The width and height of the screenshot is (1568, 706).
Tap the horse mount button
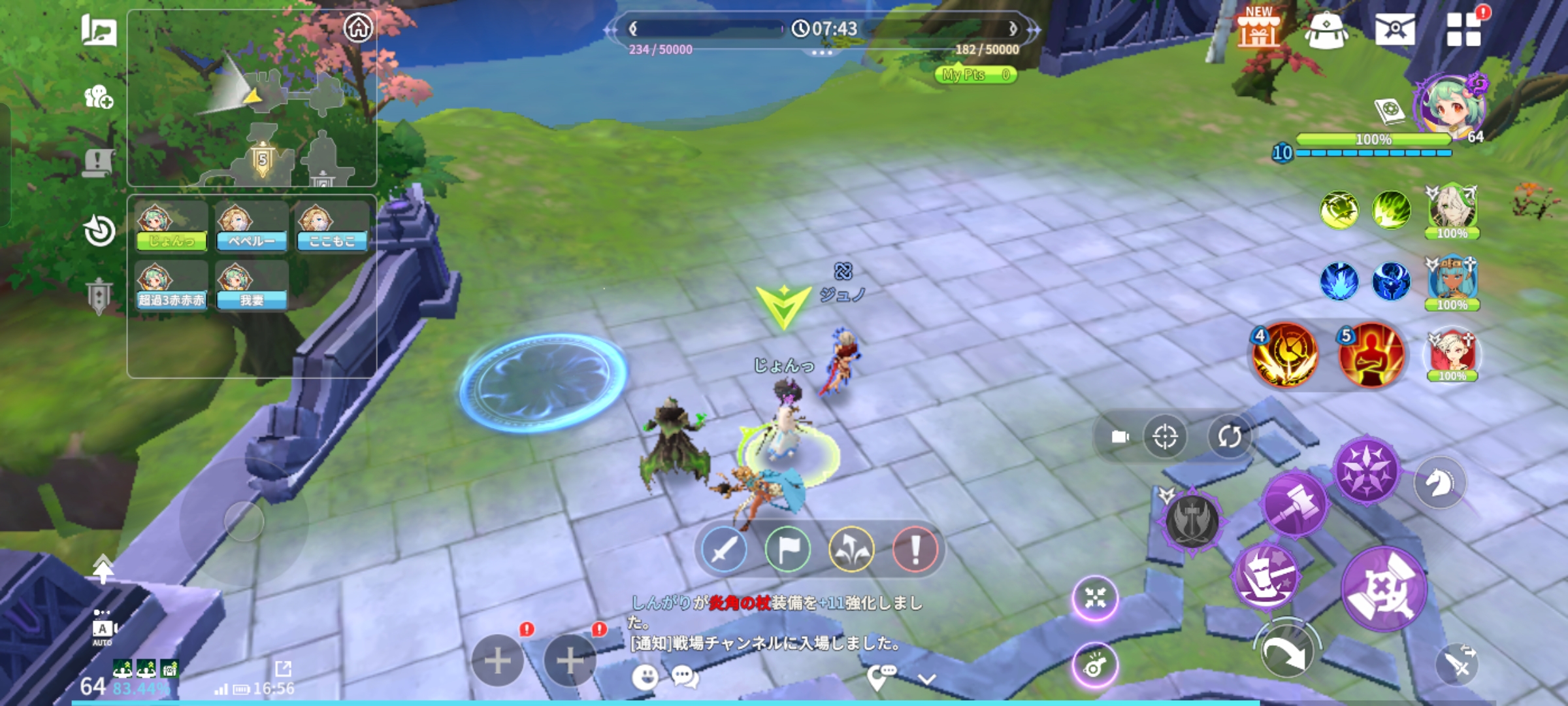[x=1439, y=484]
